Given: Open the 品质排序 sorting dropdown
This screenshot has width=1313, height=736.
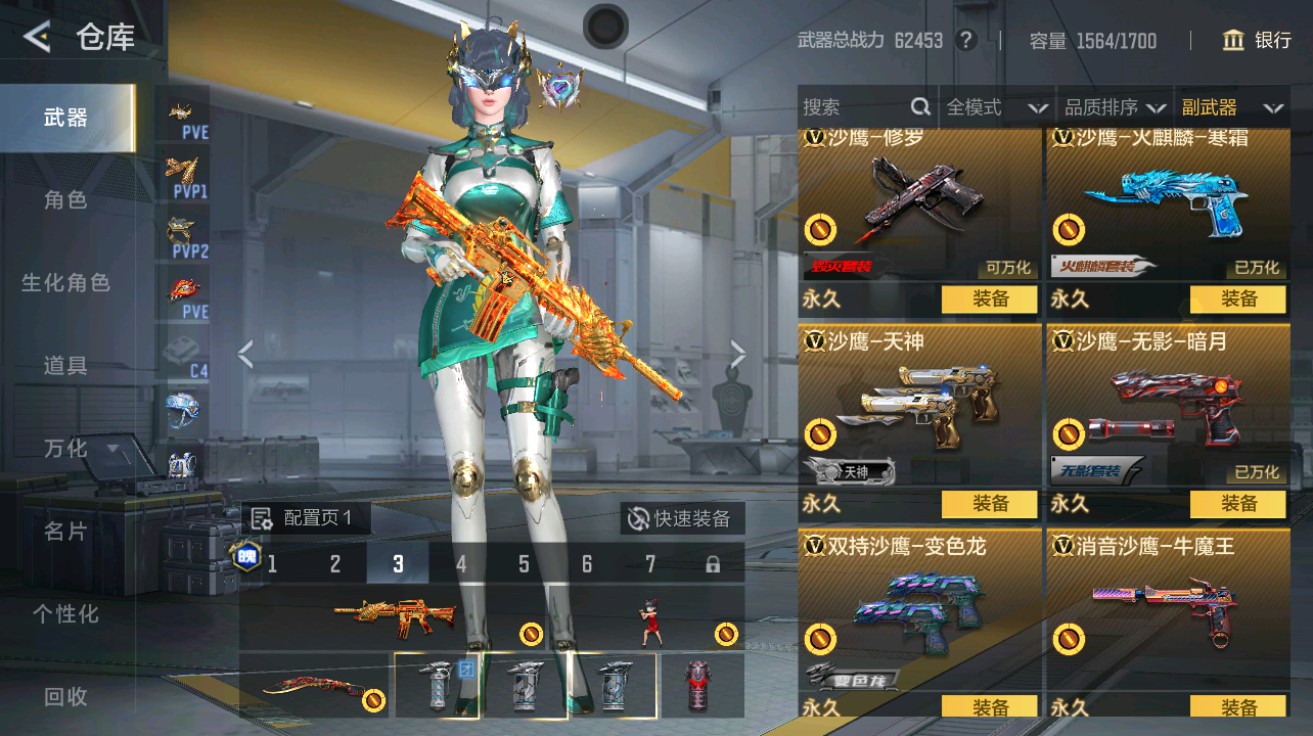Looking at the screenshot, I should [x=1115, y=107].
